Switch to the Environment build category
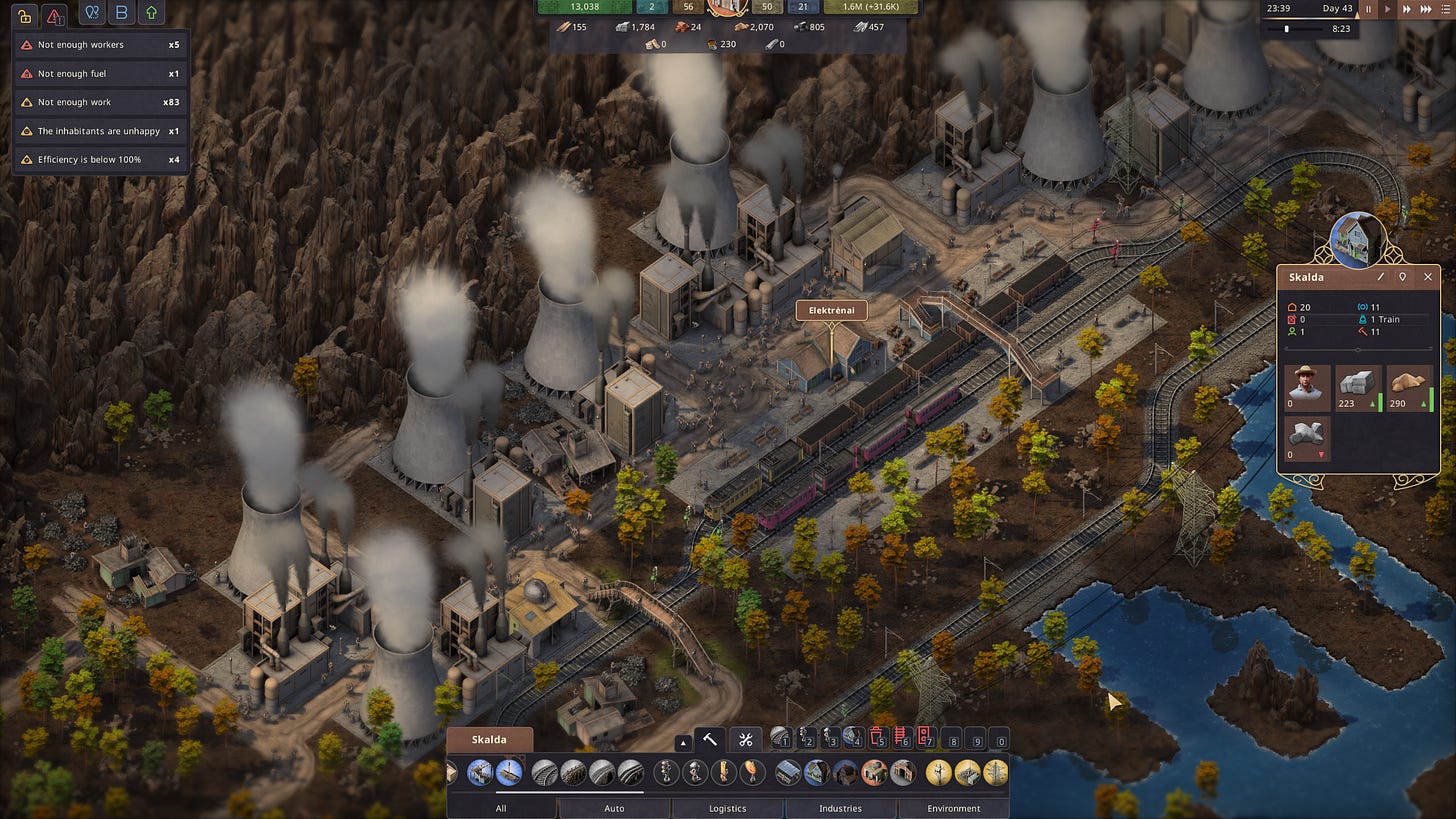 953,808
